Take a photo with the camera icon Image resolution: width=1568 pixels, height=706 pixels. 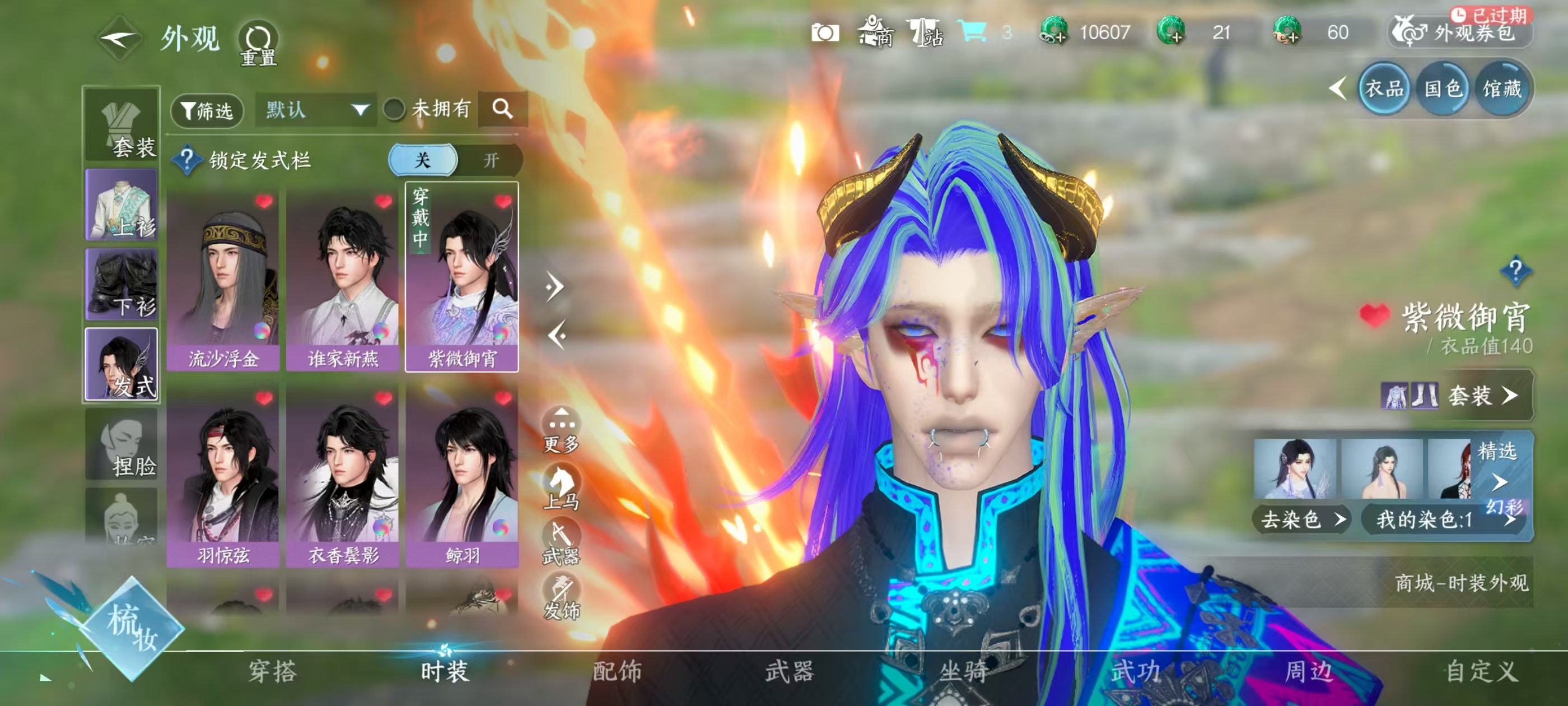coord(825,32)
